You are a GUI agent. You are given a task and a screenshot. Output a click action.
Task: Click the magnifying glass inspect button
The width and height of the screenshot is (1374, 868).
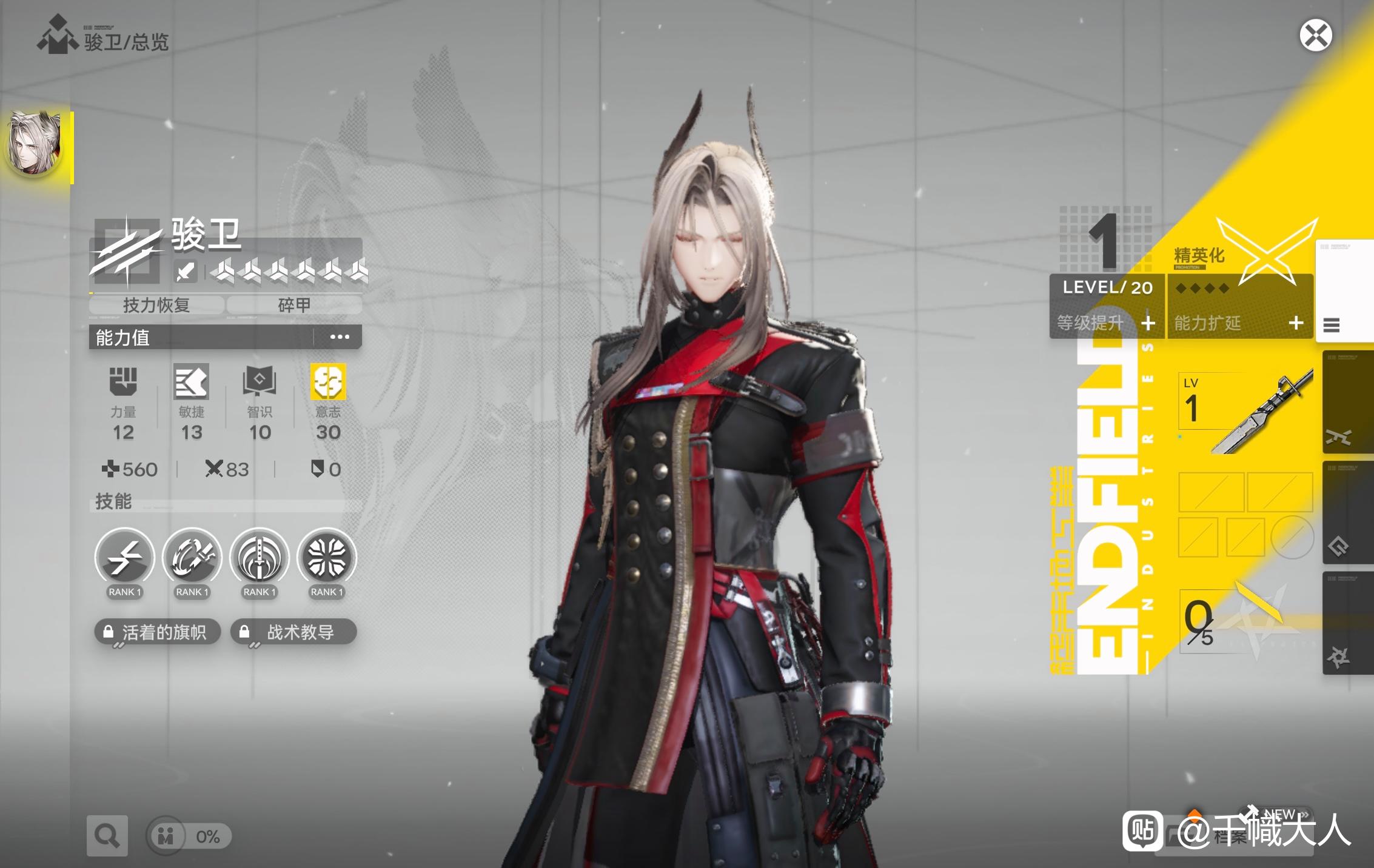tap(107, 836)
